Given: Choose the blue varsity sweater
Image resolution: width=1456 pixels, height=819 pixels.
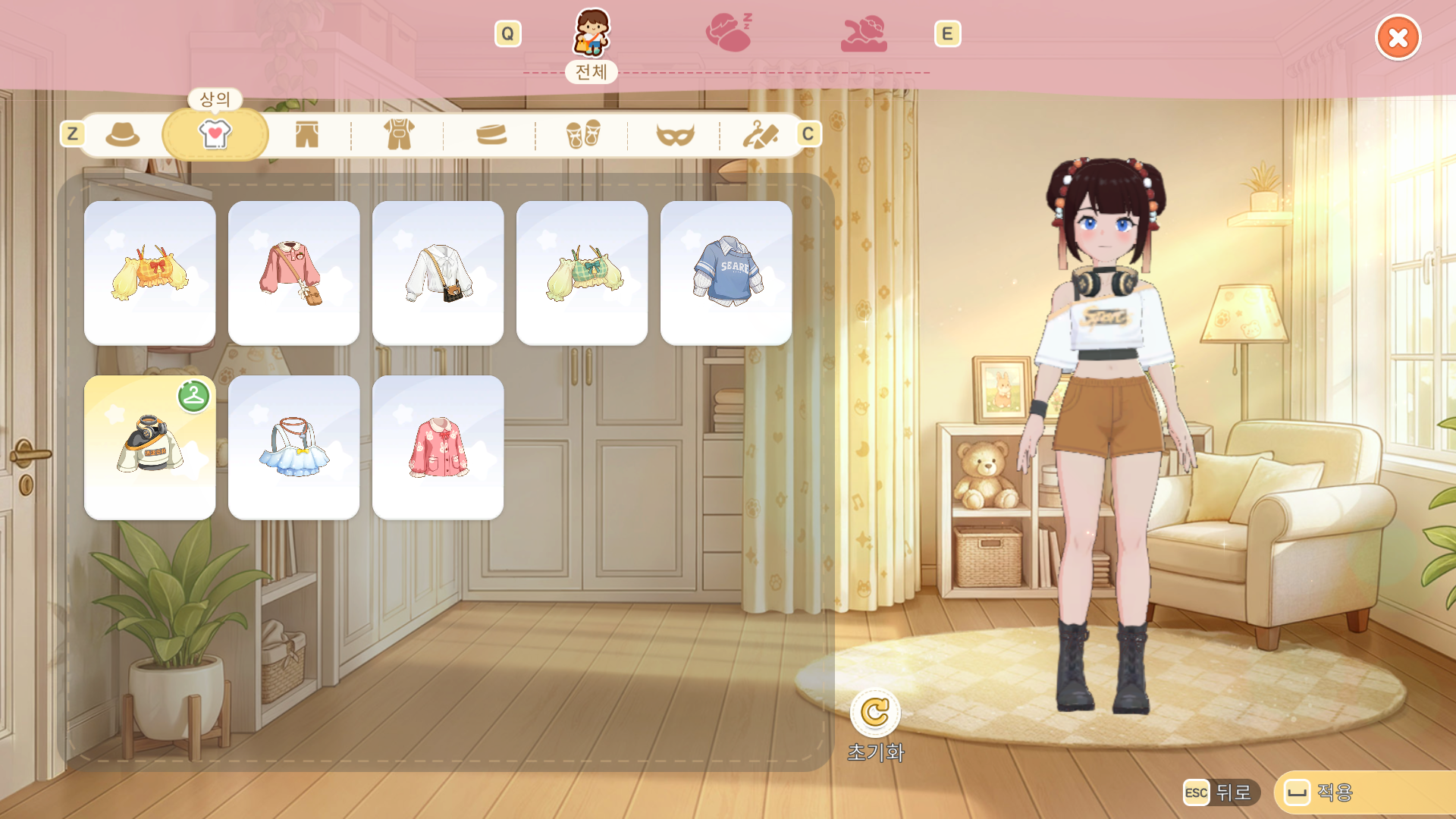Looking at the screenshot, I should click(x=726, y=273).
